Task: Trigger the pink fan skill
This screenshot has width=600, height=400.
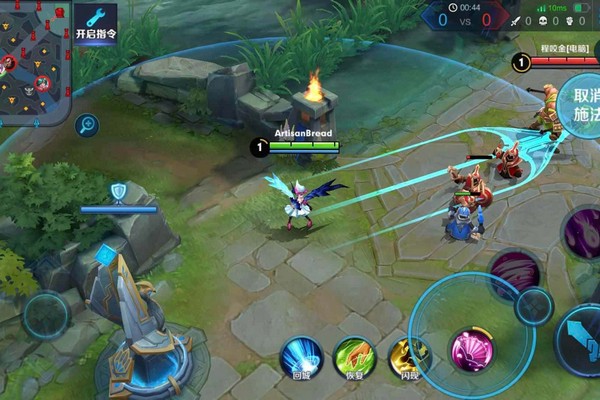Action: 471,352
